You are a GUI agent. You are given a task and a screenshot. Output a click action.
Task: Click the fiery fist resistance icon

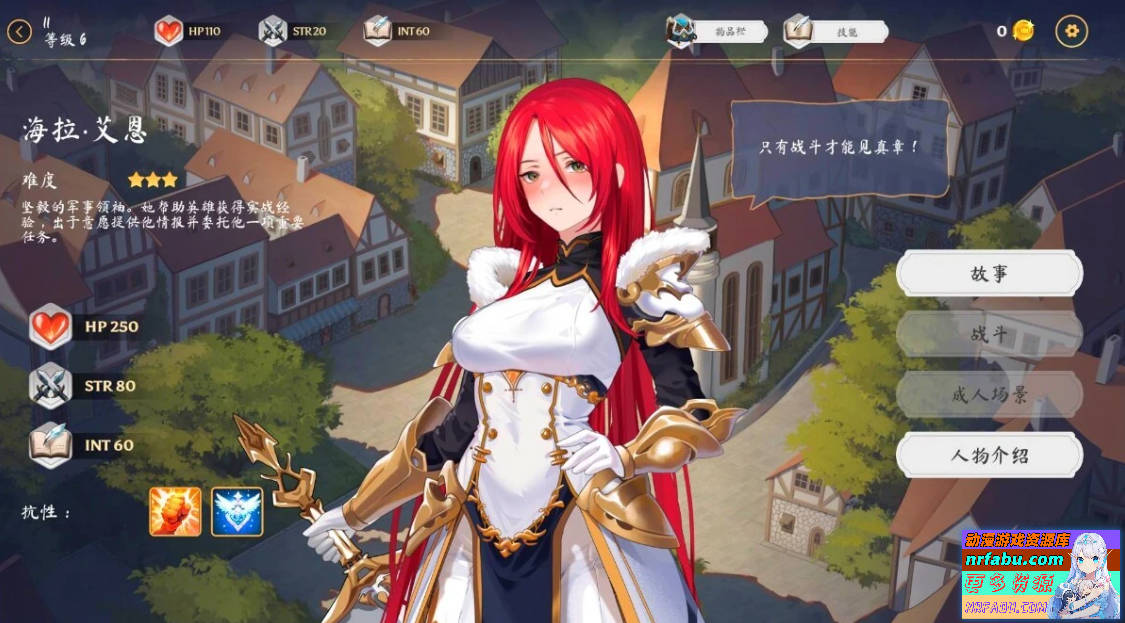tap(175, 512)
